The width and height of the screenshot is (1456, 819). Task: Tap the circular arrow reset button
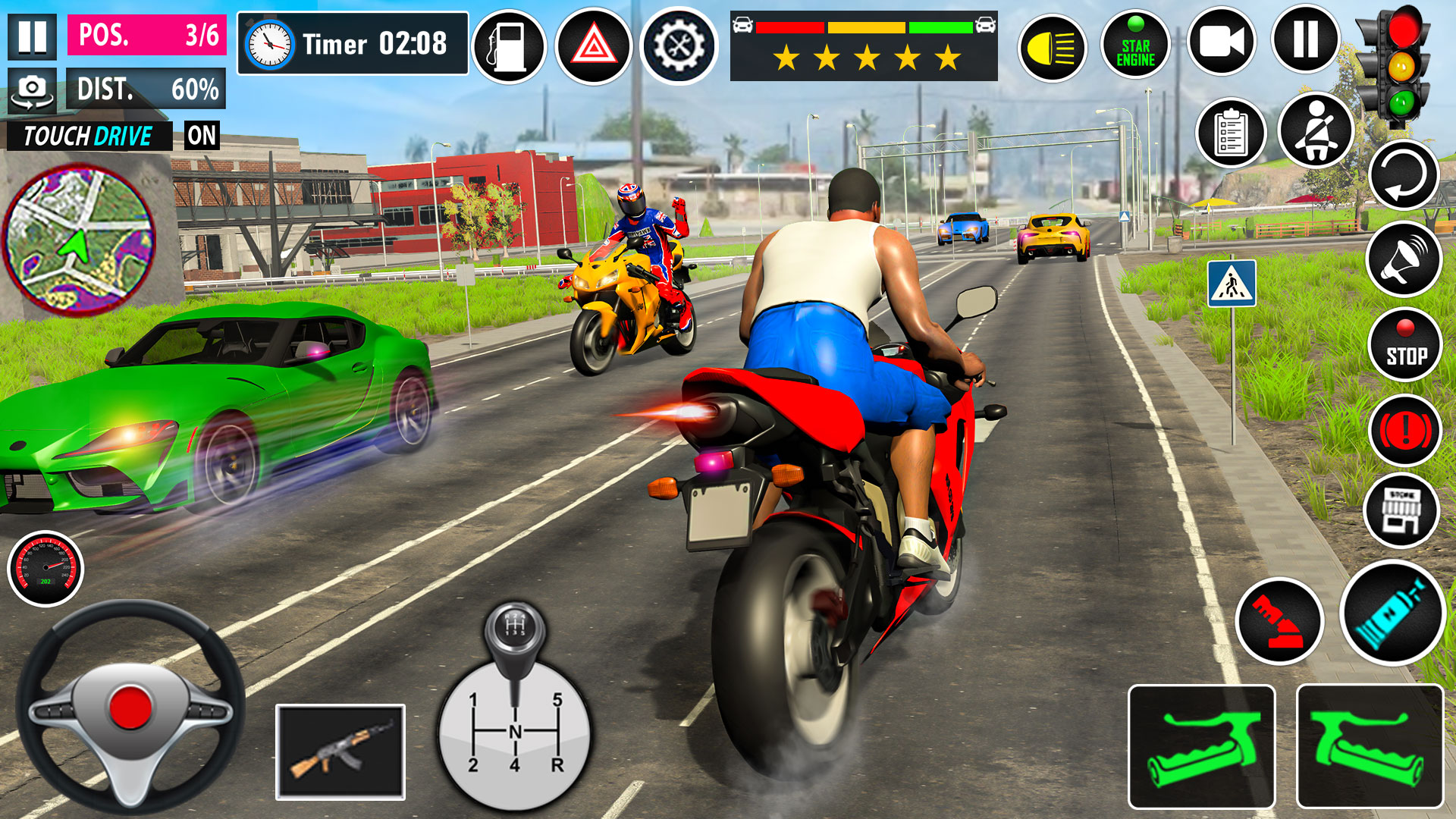pos(1404,175)
